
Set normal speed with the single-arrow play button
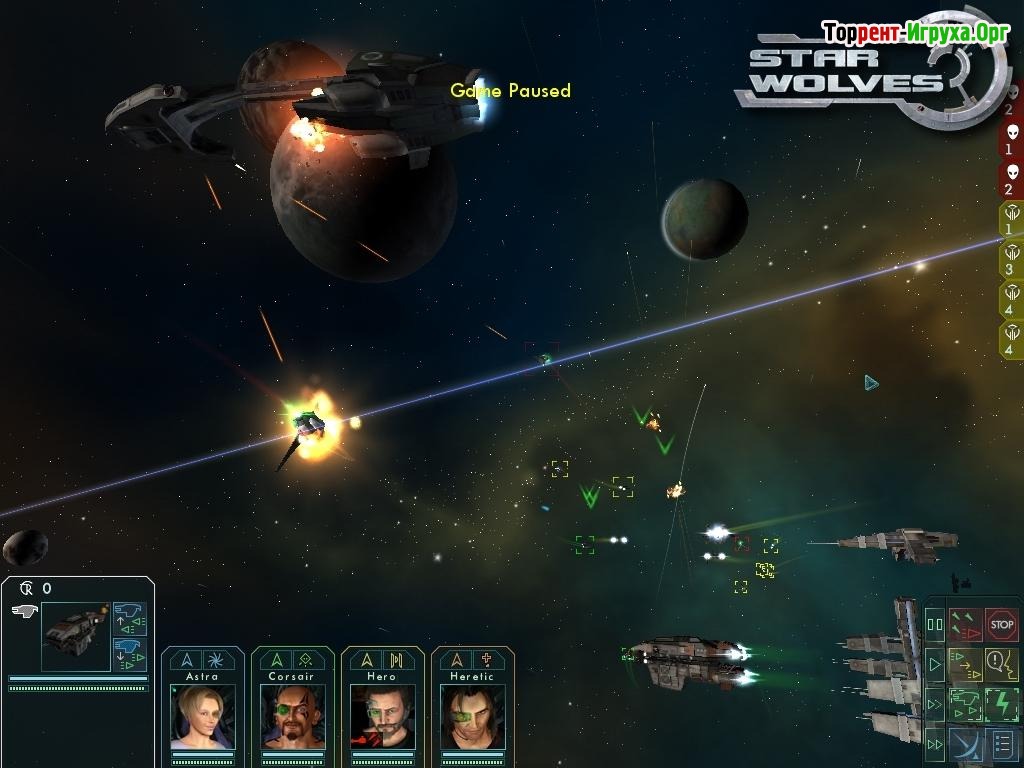[x=935, y=663]
